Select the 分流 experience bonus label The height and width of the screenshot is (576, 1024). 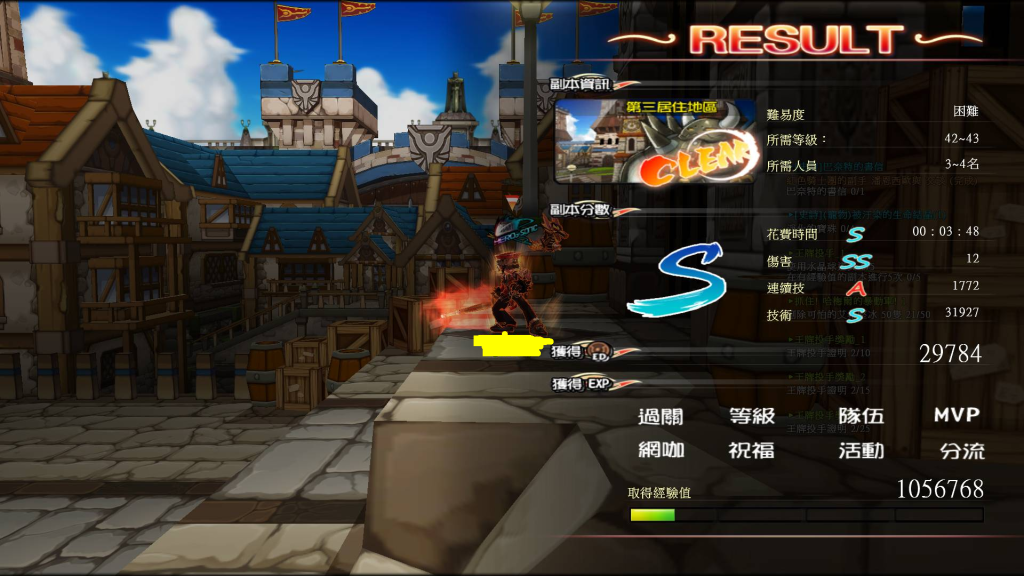click(962, 450)
